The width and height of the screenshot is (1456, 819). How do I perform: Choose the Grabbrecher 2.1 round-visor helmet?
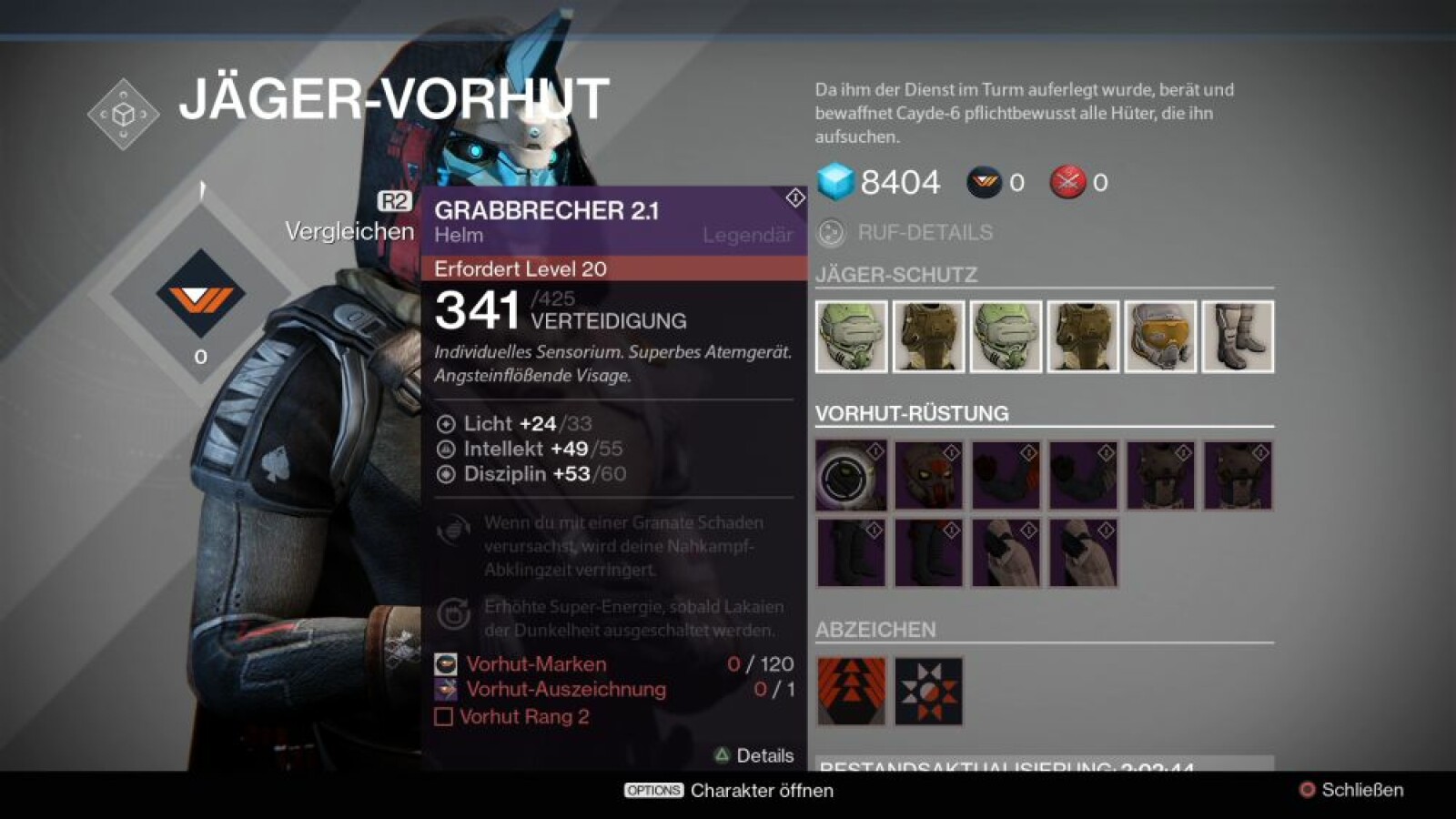tap(851, 476)
